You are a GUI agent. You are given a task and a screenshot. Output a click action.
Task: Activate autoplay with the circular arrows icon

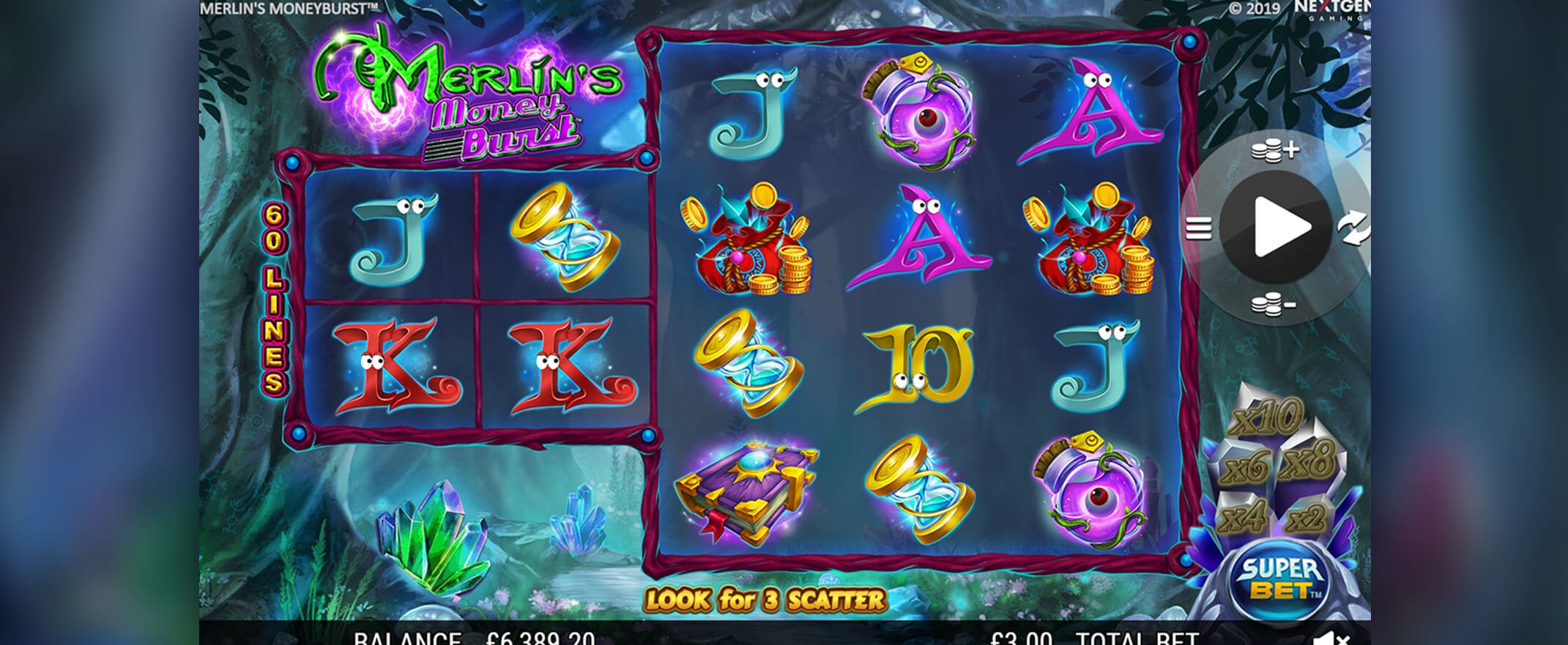1353,228
